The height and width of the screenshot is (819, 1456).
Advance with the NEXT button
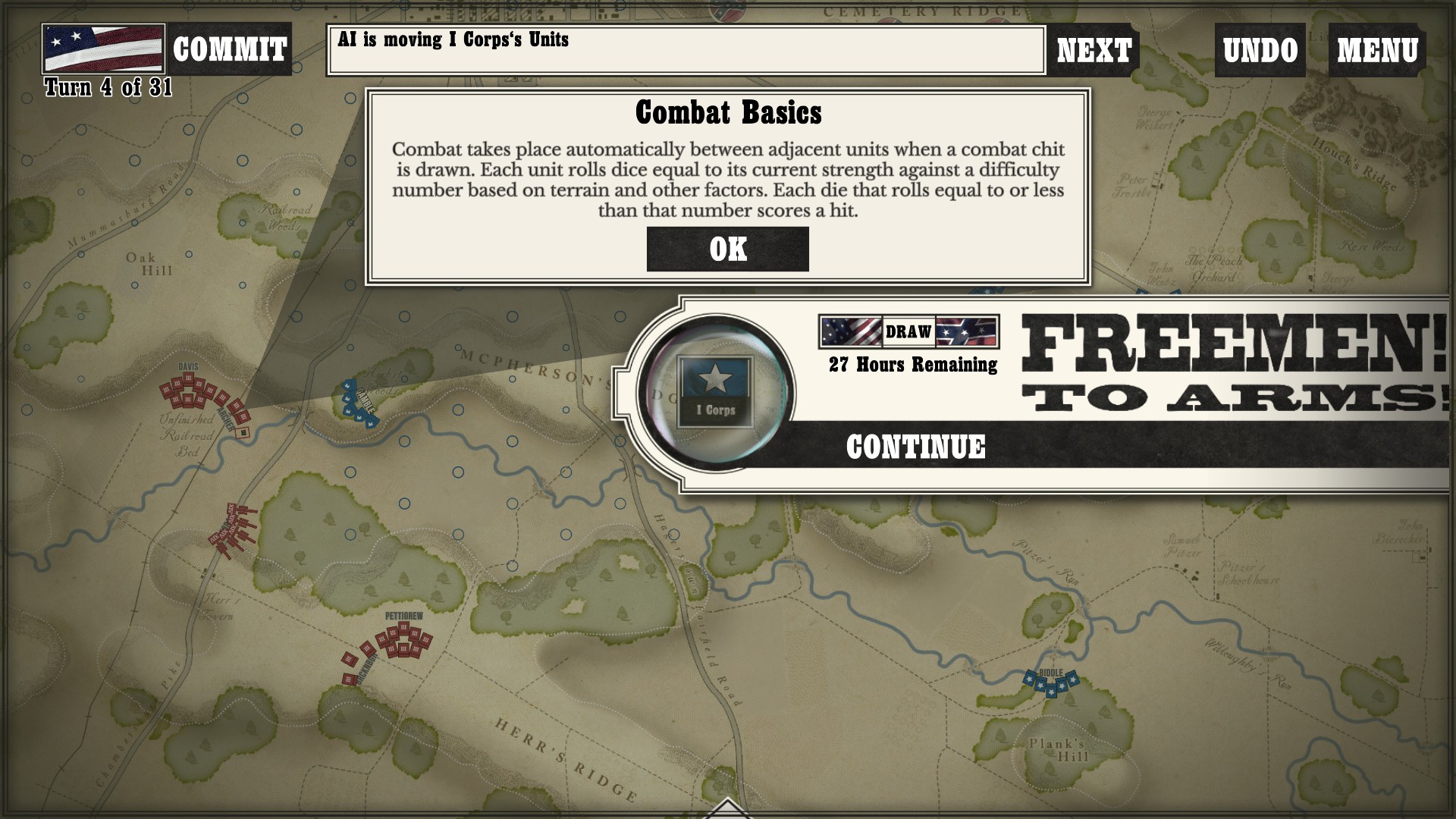pyautogui.click(x=1094, y=51)
